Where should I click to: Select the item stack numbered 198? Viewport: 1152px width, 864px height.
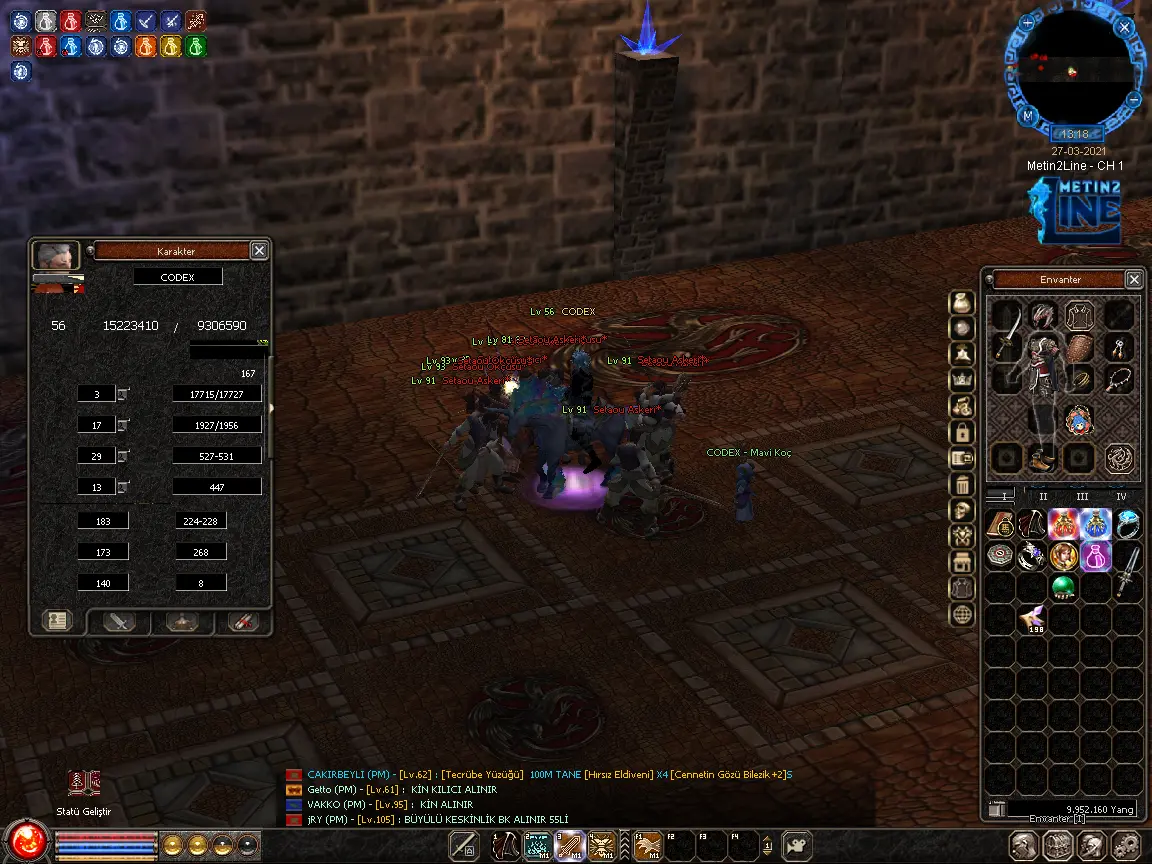(x=1031, y=620)
